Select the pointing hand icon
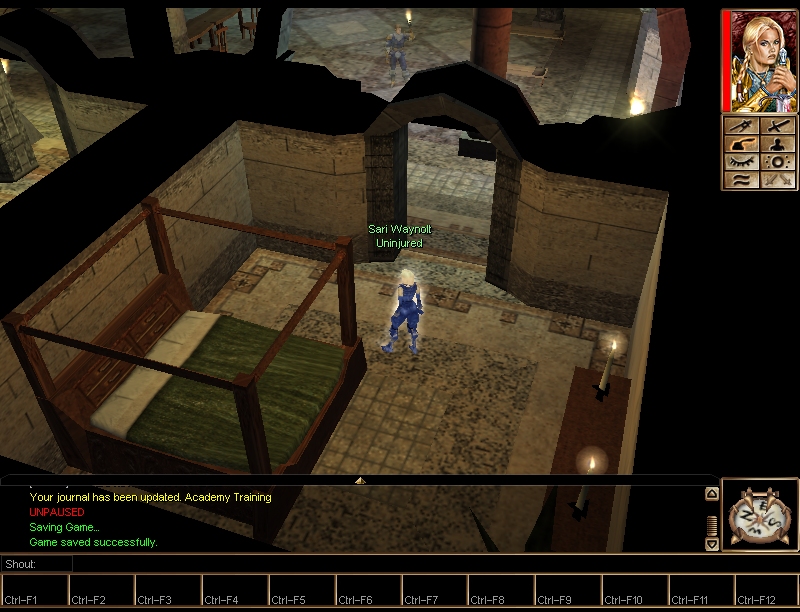Screen dimensions: 800x612 coord(742,144)
